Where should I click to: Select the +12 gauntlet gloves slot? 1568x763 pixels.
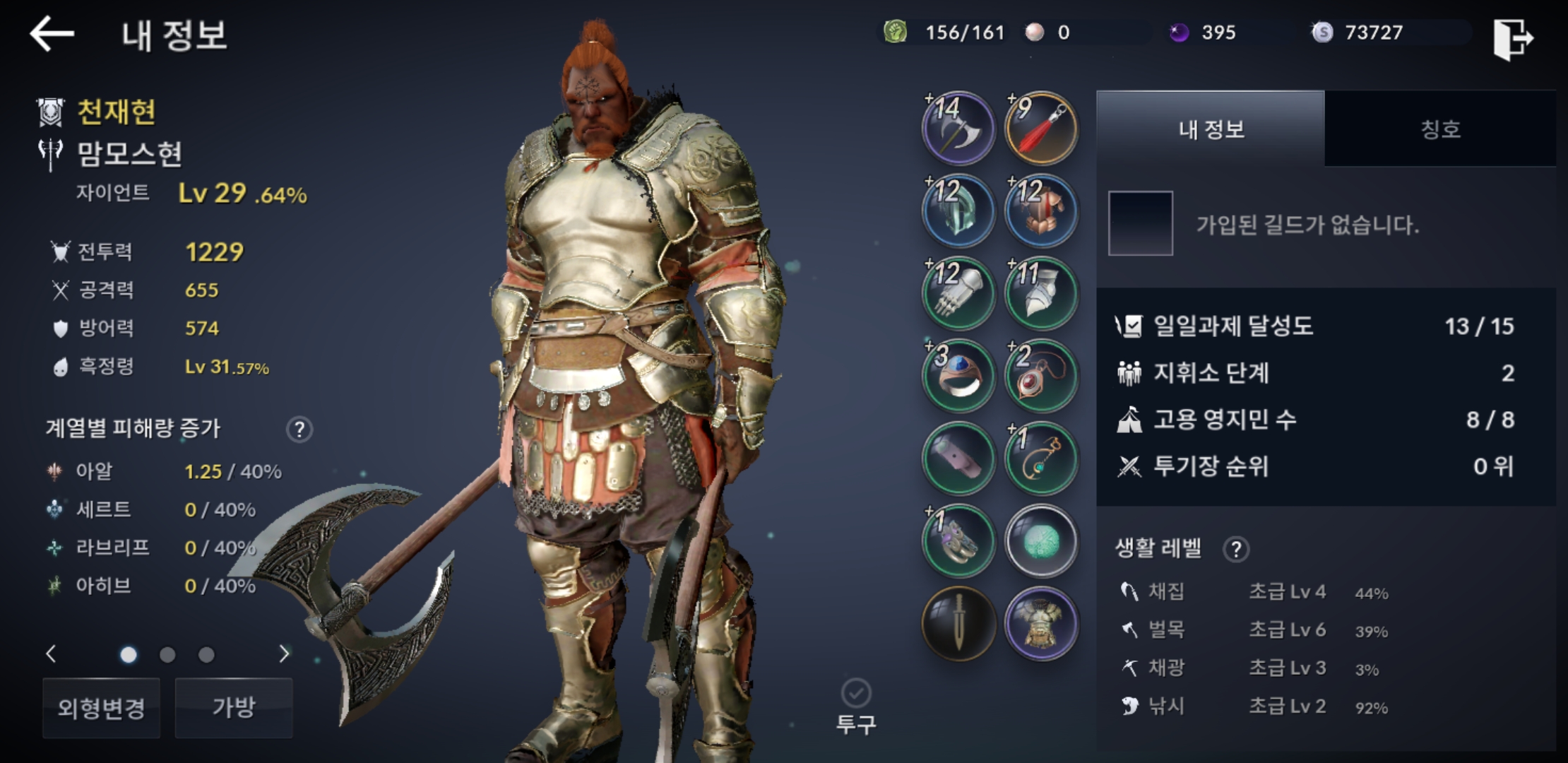[958, 293]
